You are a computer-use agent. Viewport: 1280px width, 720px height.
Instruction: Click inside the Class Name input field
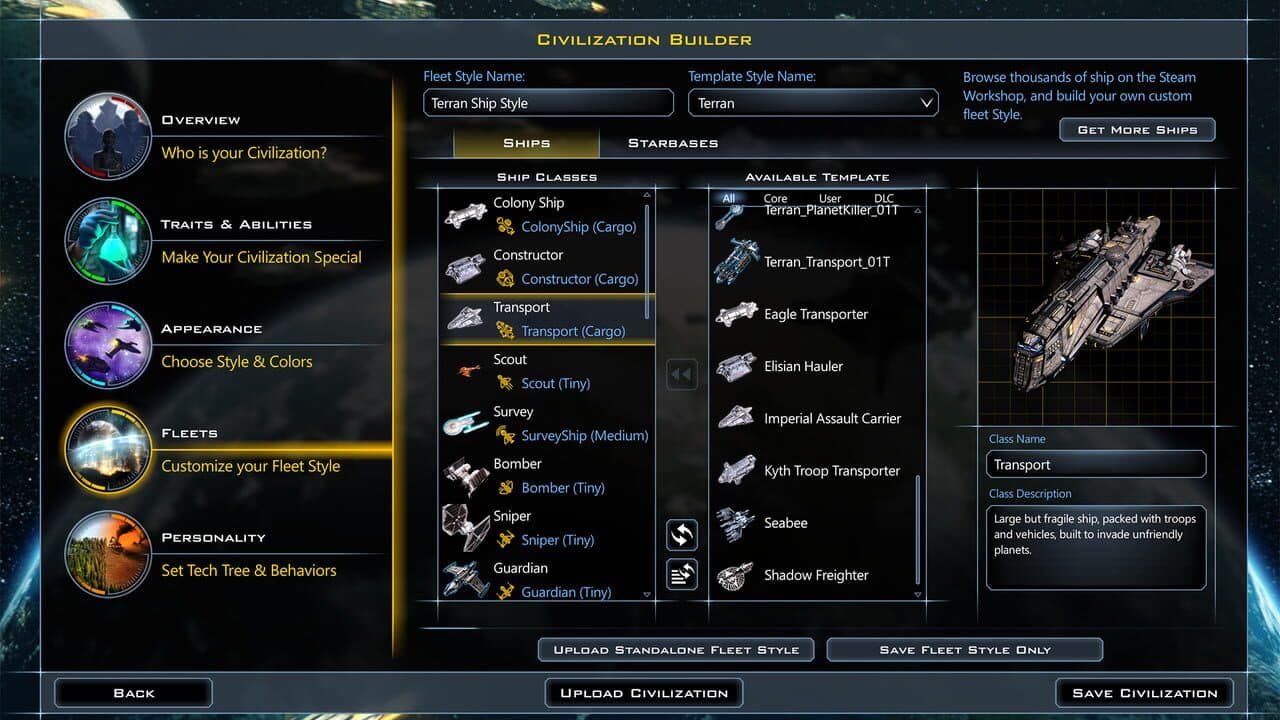point(1095,463)
